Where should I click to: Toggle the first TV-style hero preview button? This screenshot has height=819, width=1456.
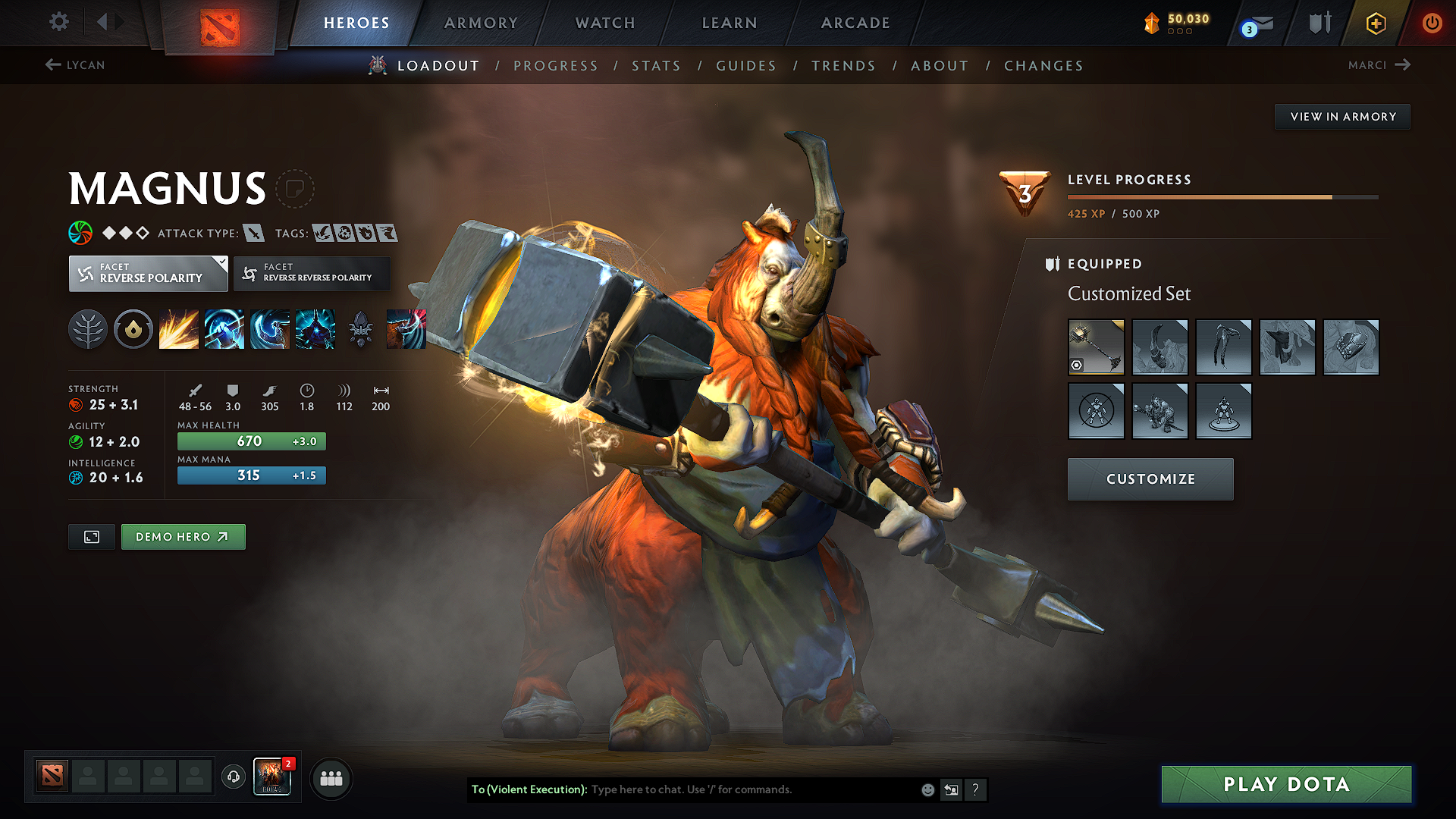tap(91, 536)
